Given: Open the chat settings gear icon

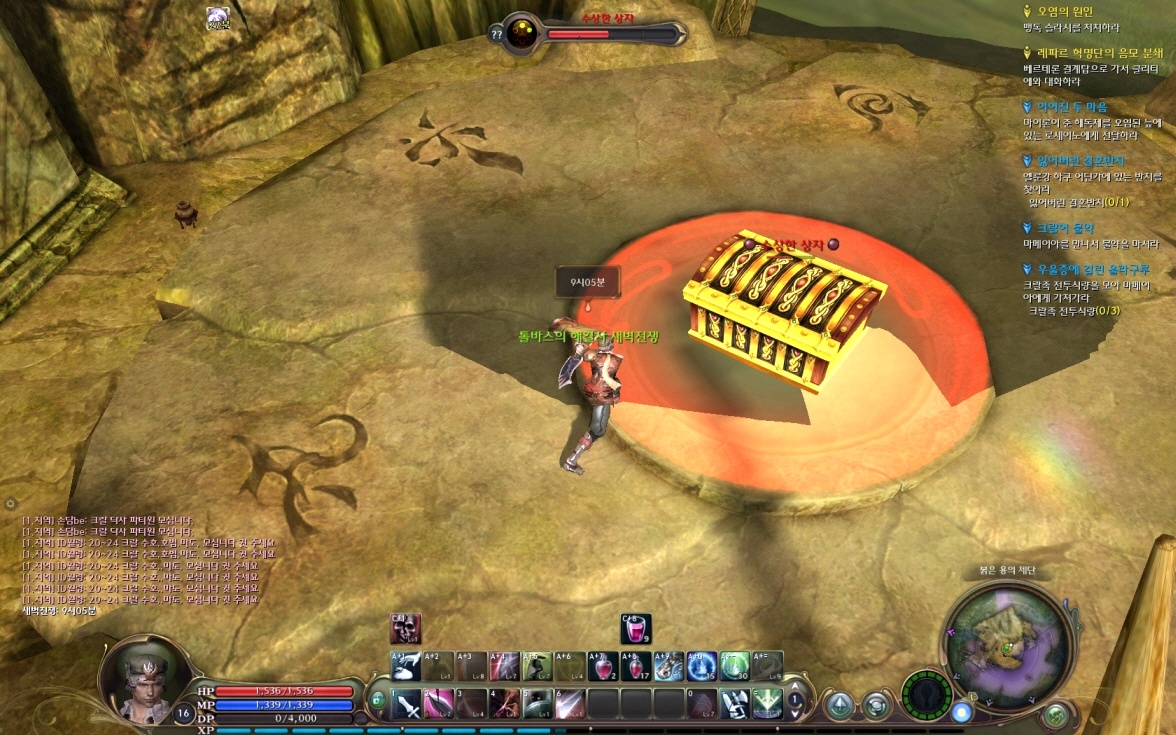Looking at the screenshot, I should pos(10,504).
